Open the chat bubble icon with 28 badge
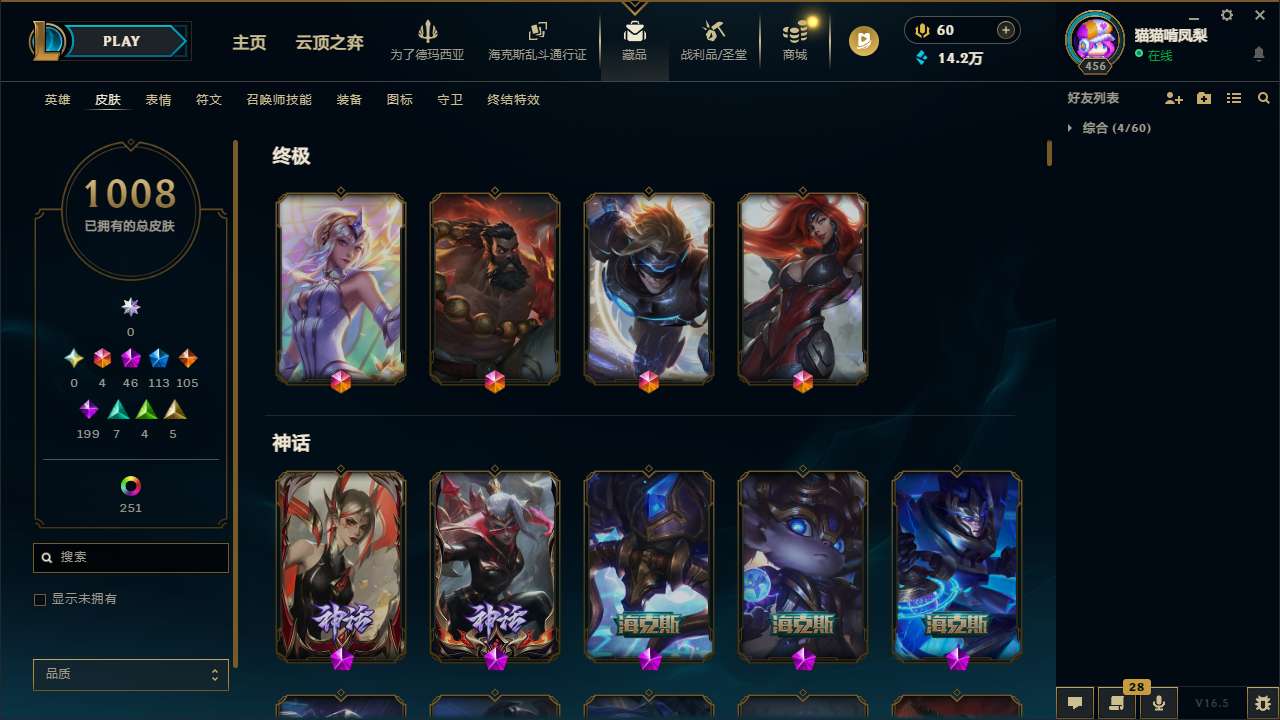This screenshot has height=720, width=1280. 1117,703
